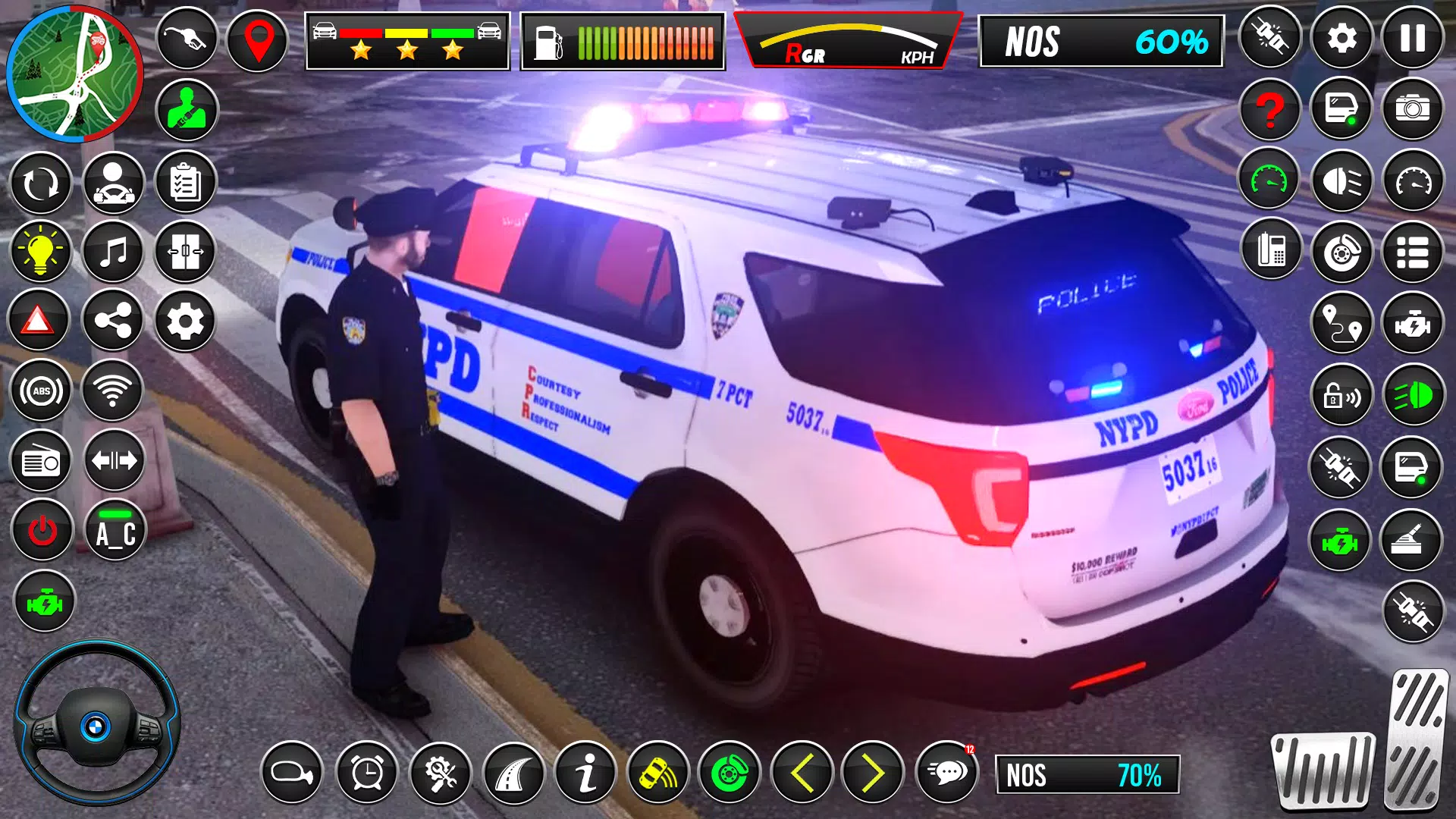
Task: Show help with the red question mark
Action: pos(1270,109)
